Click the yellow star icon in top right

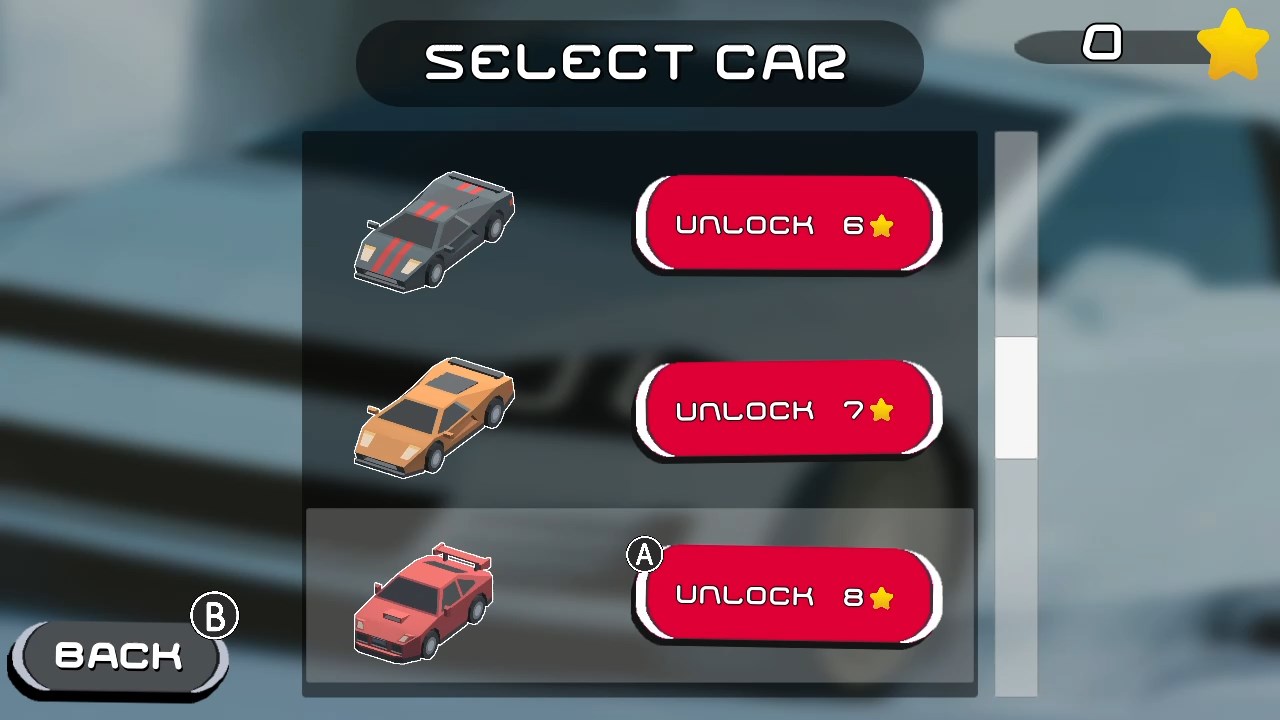coord(1233,44)
